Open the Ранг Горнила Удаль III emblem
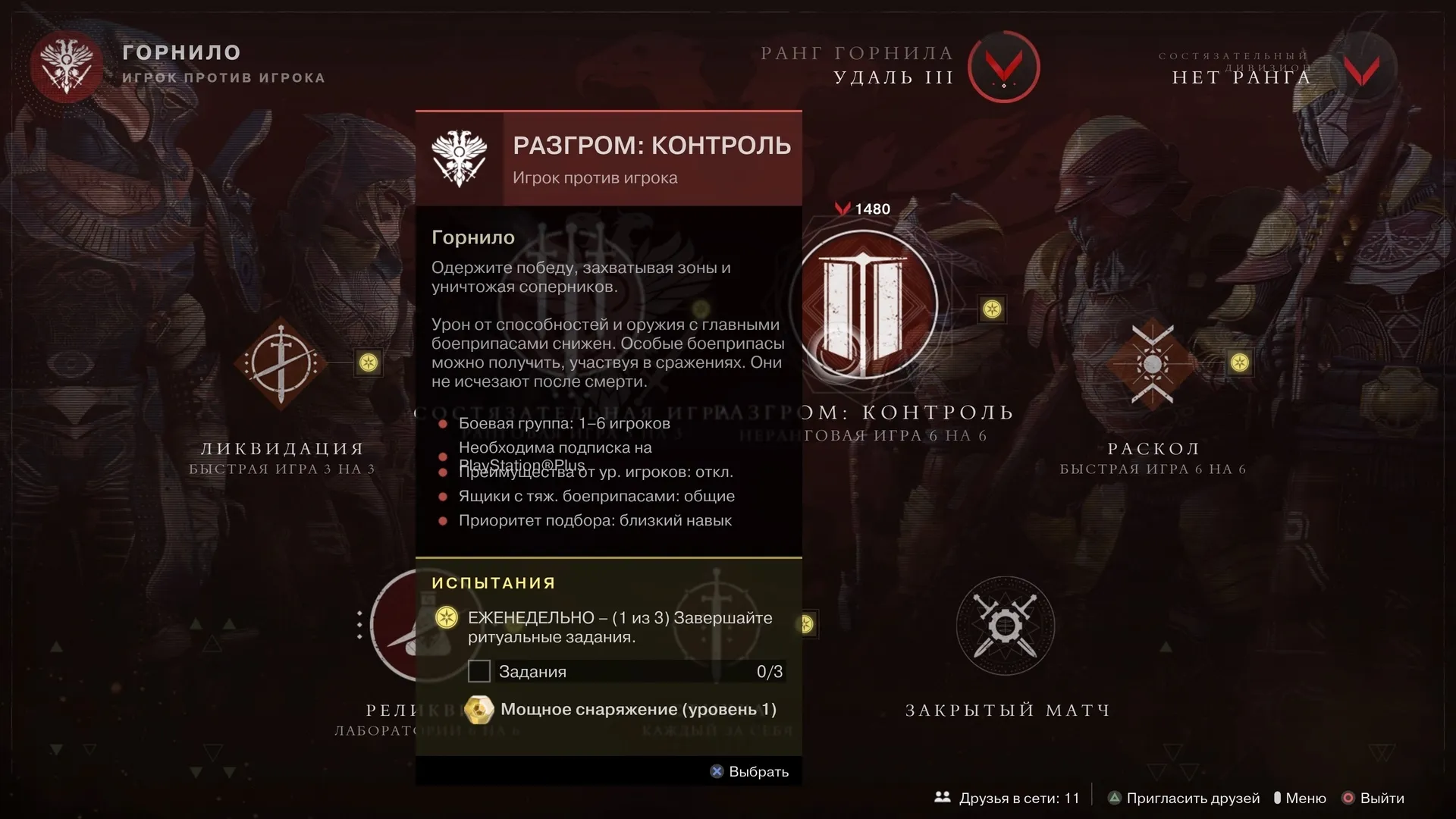 point(1004,67)
